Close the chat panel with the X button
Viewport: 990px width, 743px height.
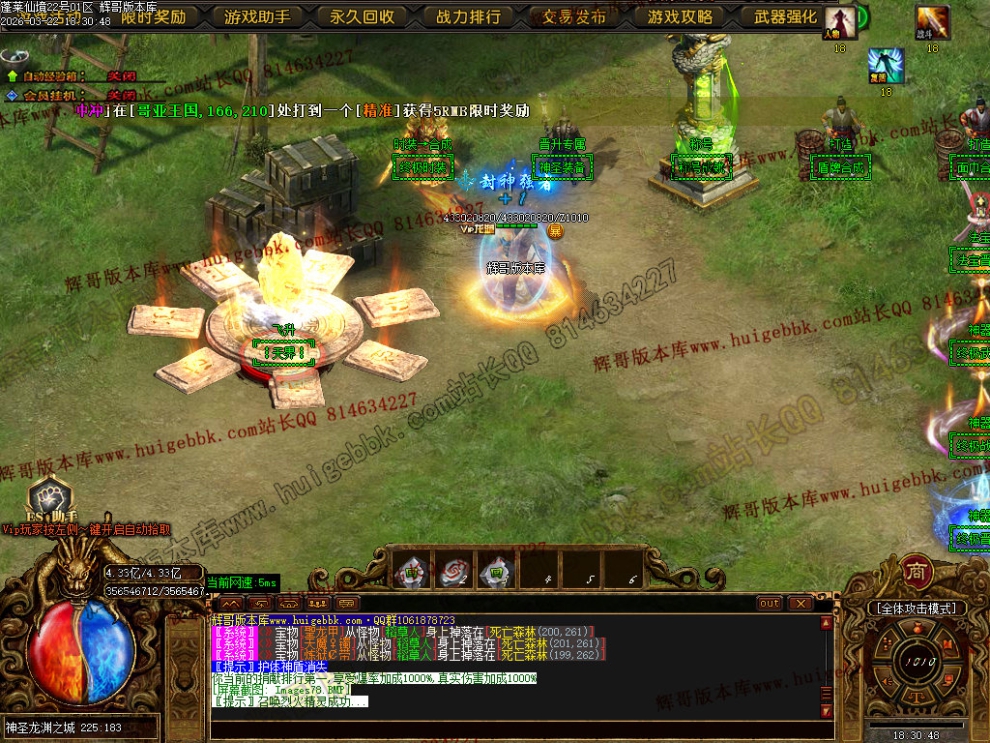pyautogui.click(x=799, y=603)
